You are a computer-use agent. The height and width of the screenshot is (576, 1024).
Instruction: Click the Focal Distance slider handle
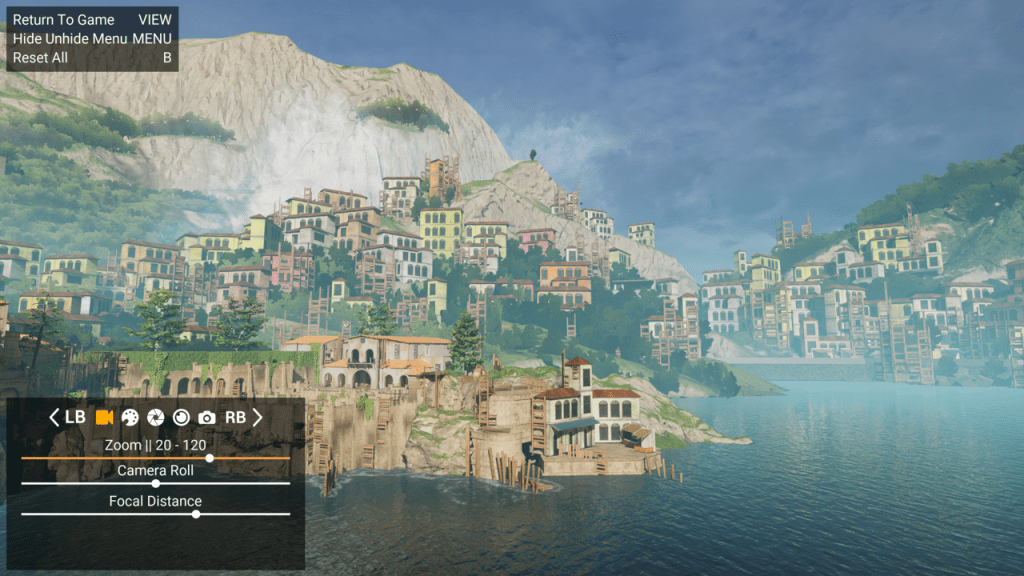pos(196,514)
